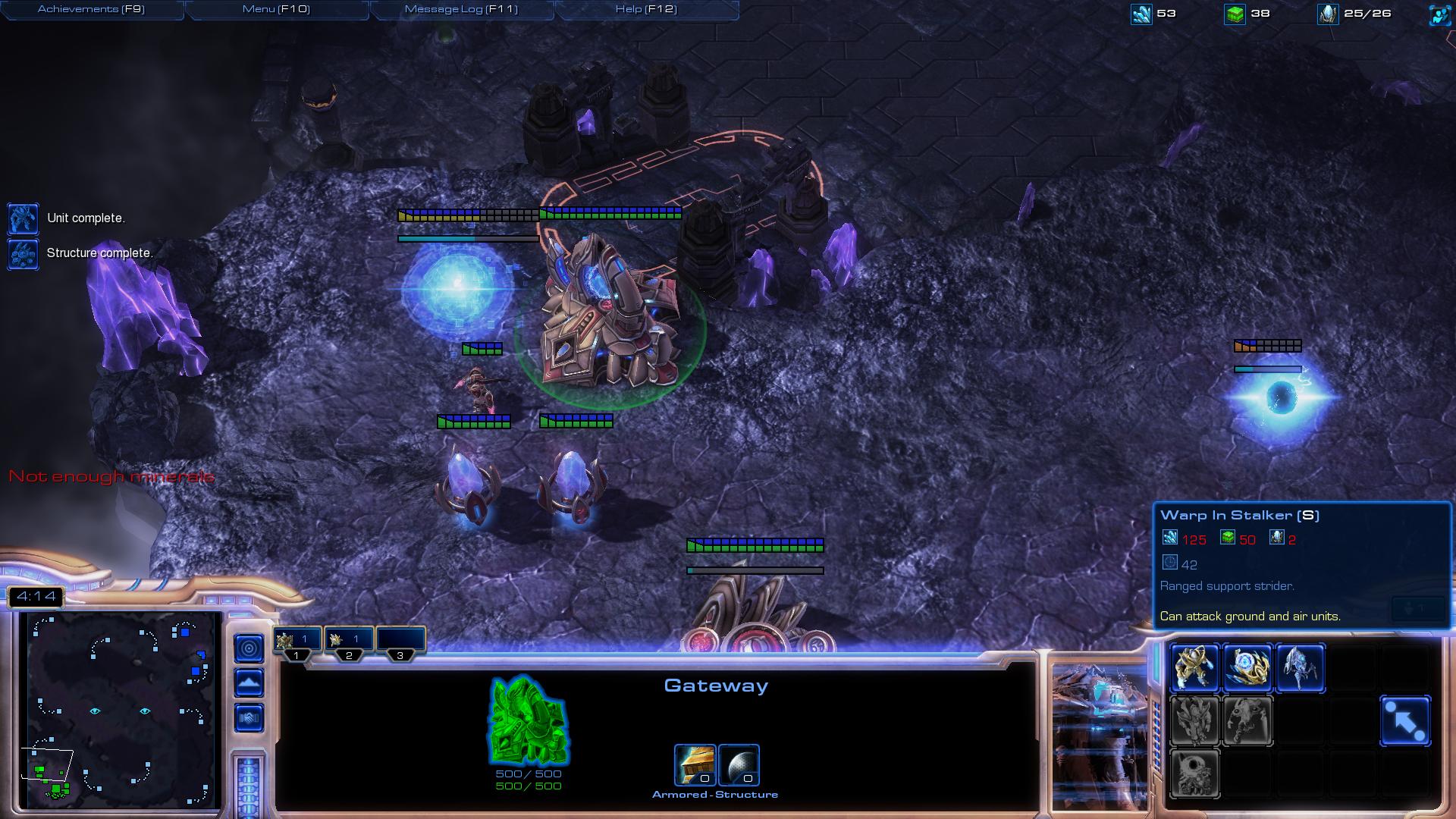Activate the minimap ping button

pyautogui.click(x=249, y=648)
